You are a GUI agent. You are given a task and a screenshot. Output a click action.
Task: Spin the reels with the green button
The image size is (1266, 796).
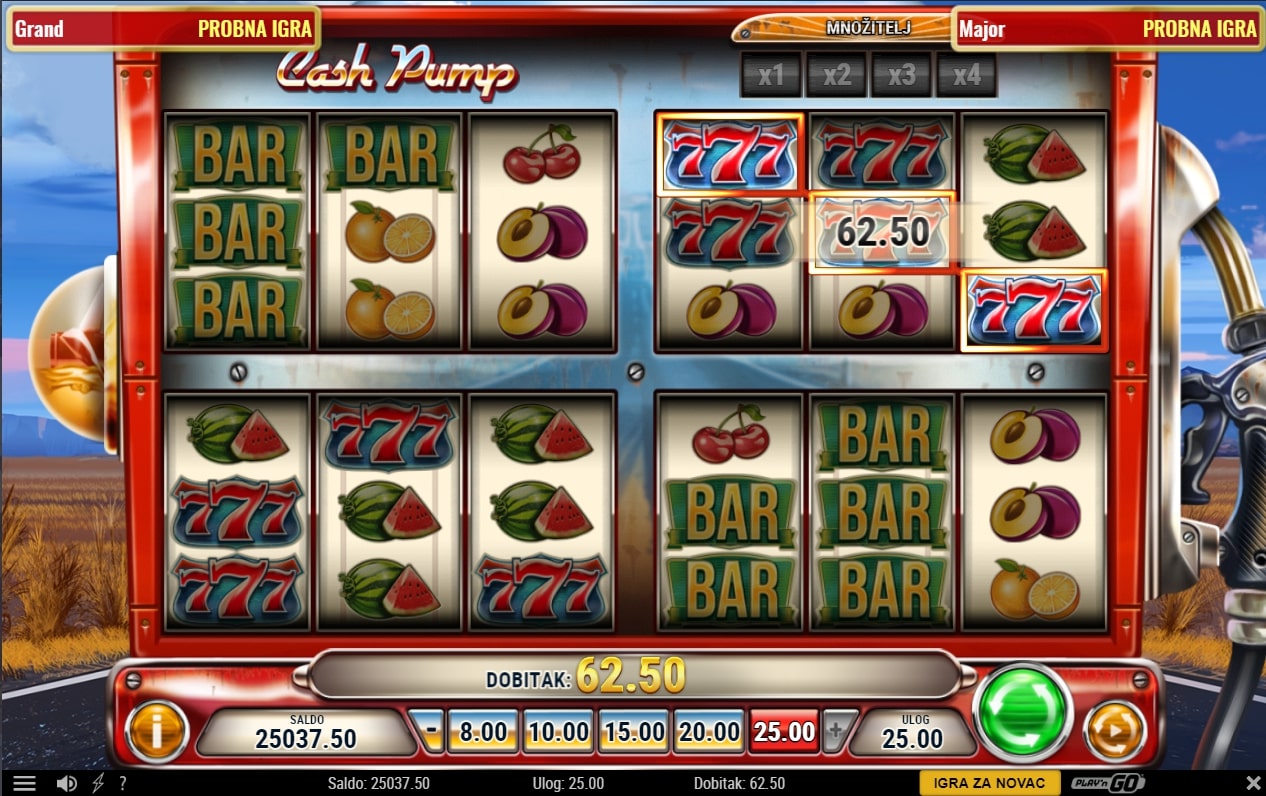[1022, 712]
